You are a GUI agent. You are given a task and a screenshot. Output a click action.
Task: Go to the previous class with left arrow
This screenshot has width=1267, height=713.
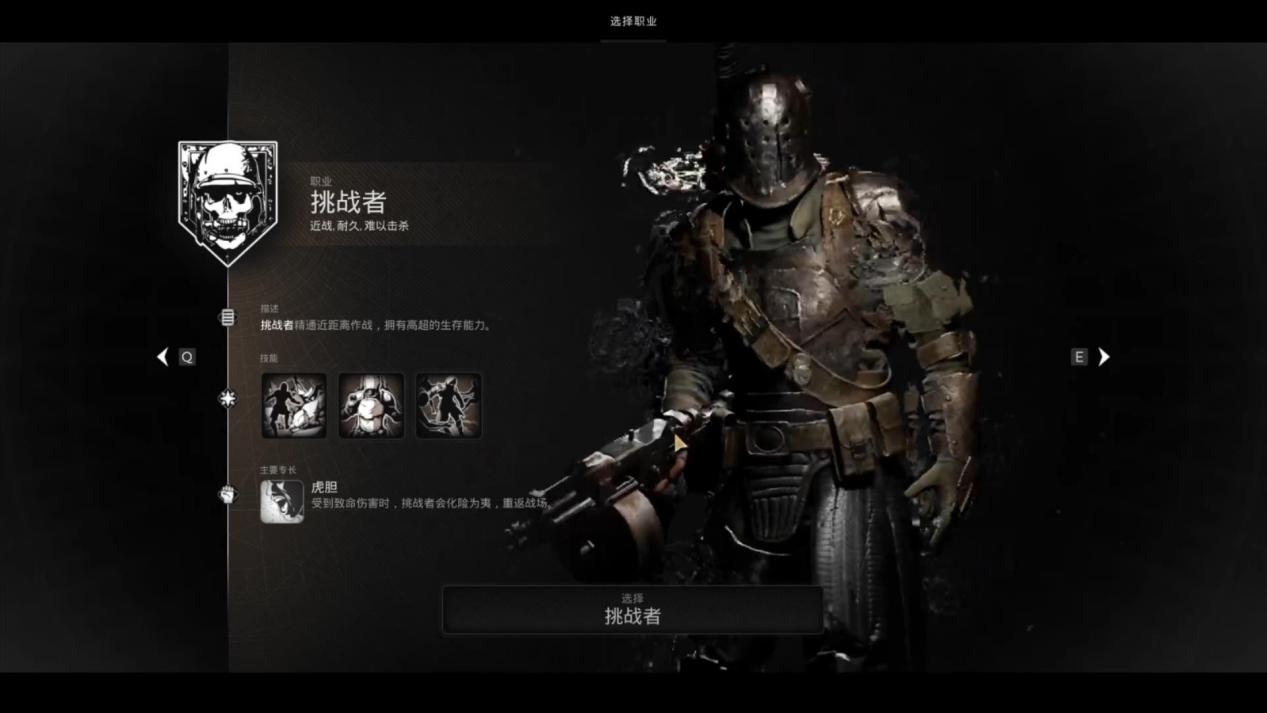(163, 357)
